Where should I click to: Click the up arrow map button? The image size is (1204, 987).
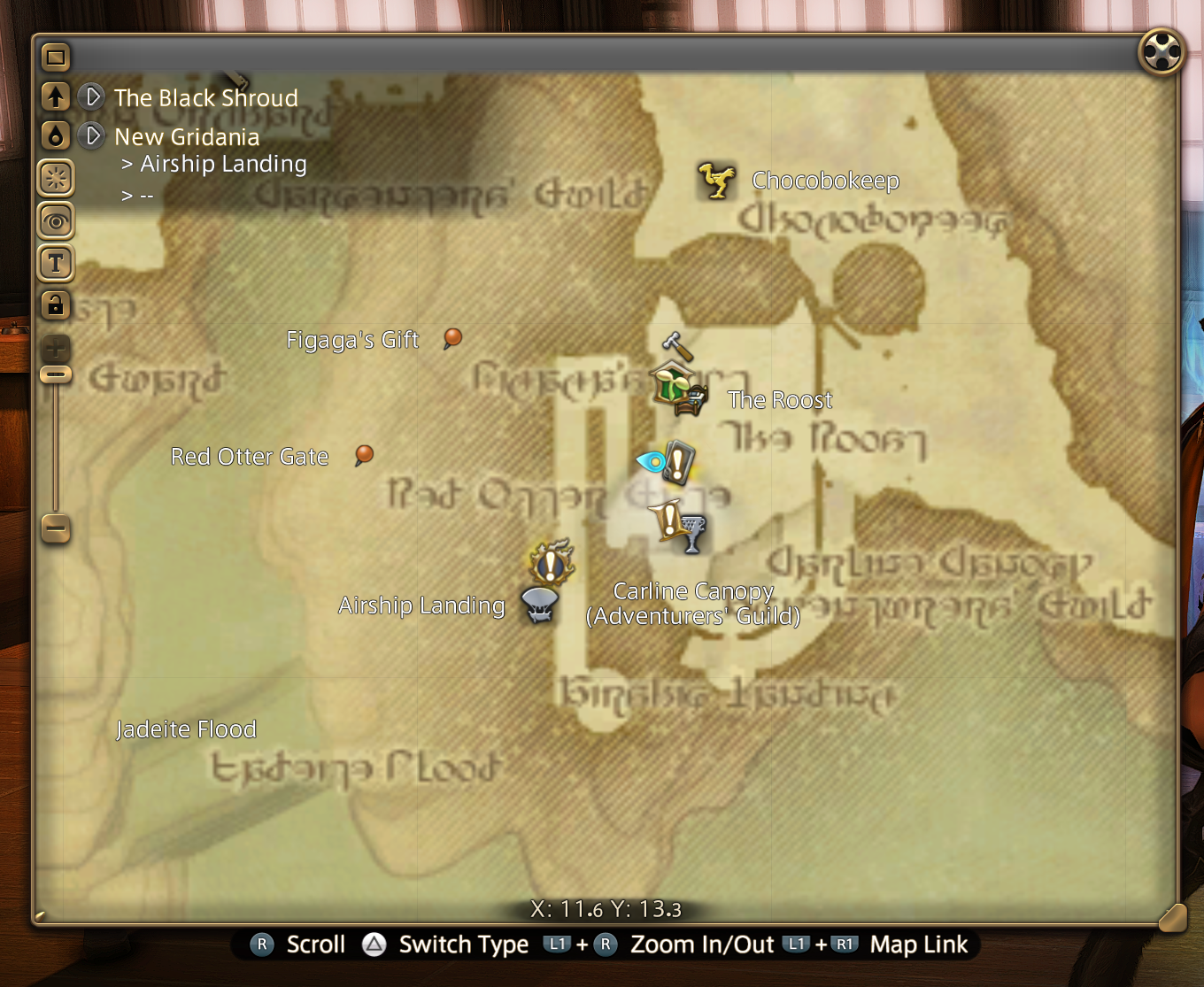pos(56,96)
